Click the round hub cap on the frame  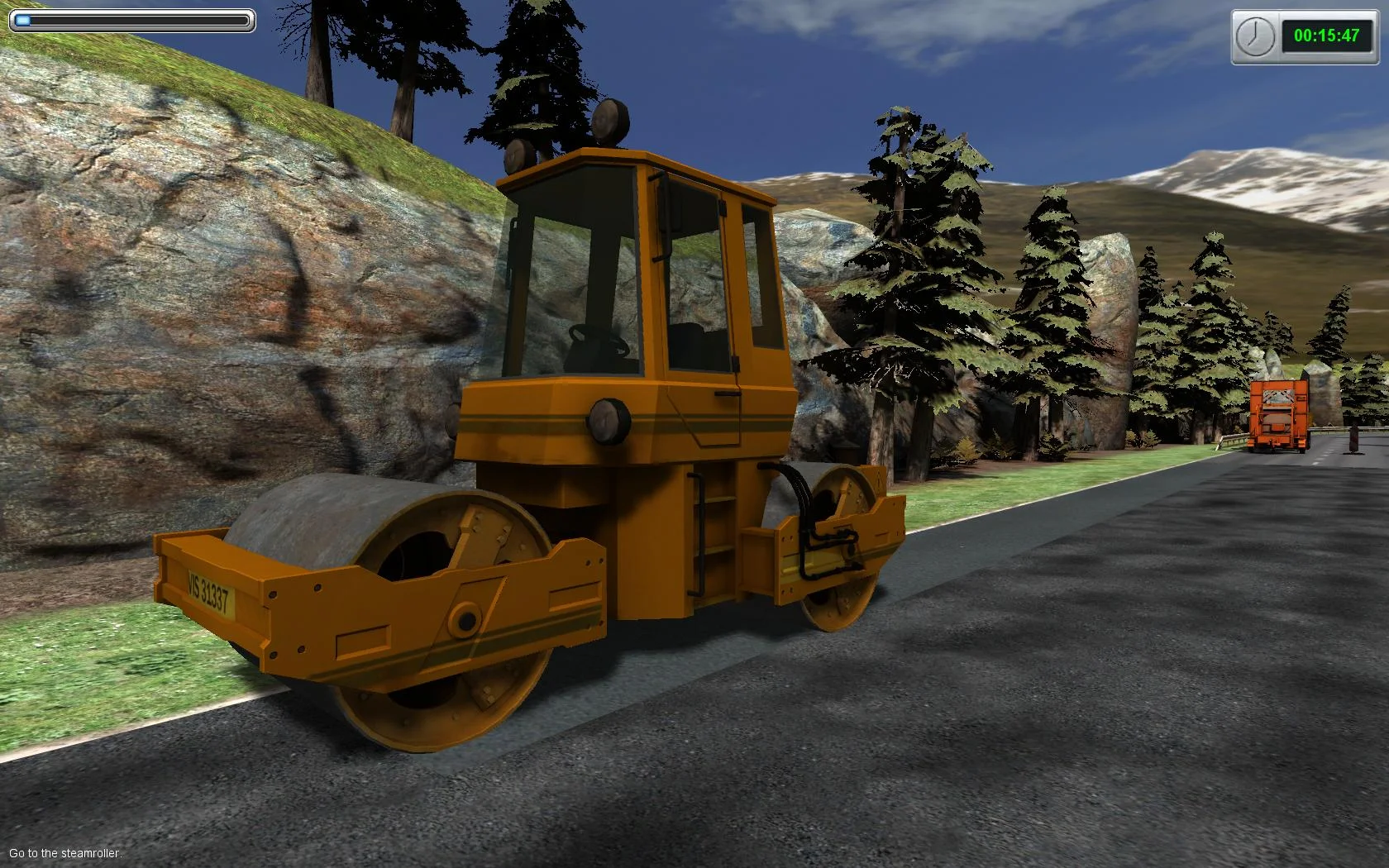coord(465,619)
